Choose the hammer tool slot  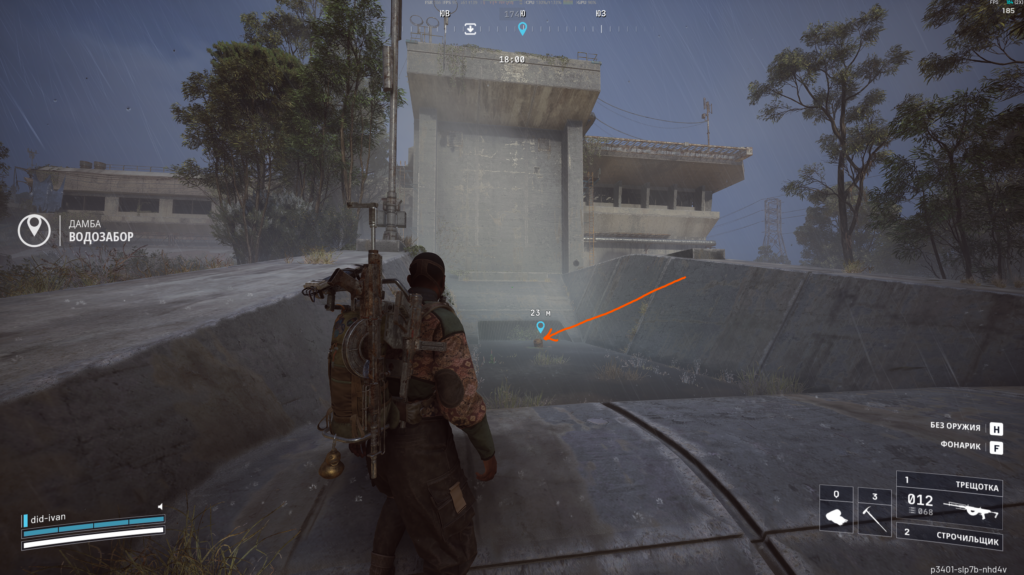pyautogui.click(x=874, y=511)
